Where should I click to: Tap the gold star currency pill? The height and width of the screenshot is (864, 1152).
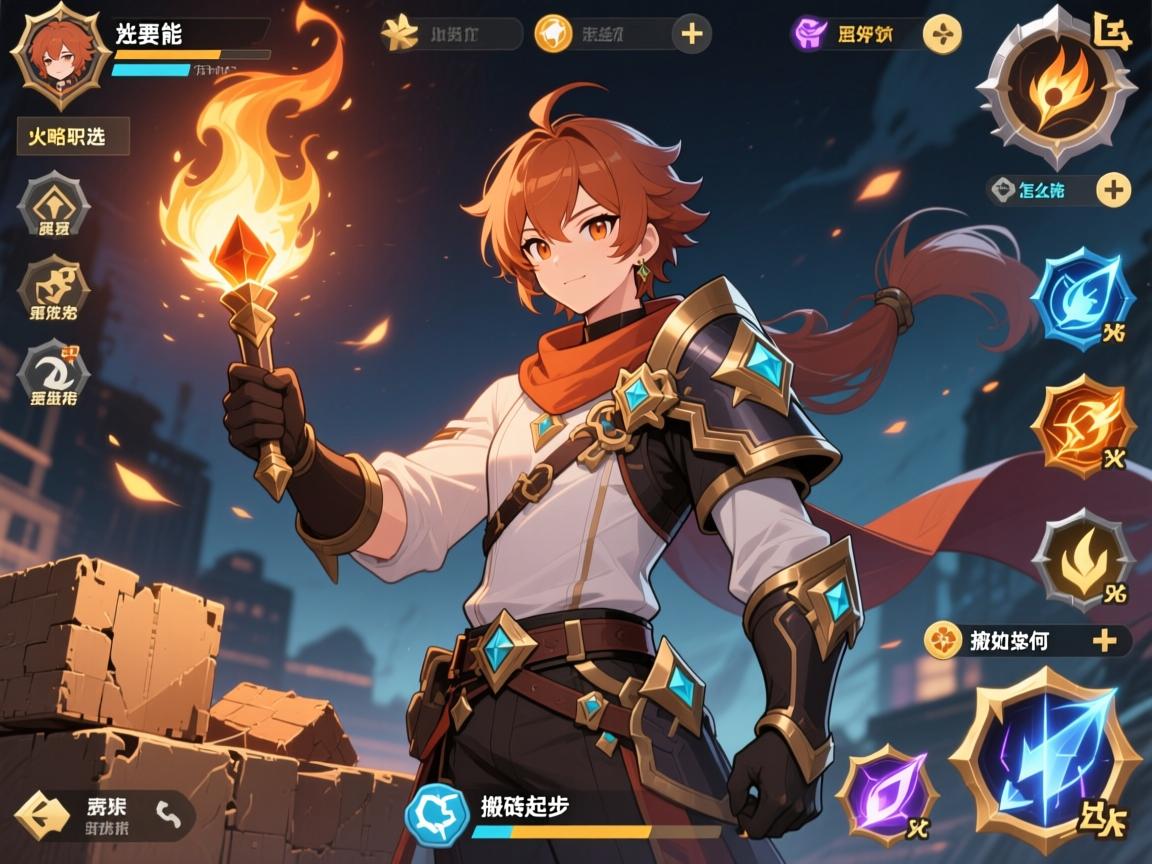click(x=450, y=34)
